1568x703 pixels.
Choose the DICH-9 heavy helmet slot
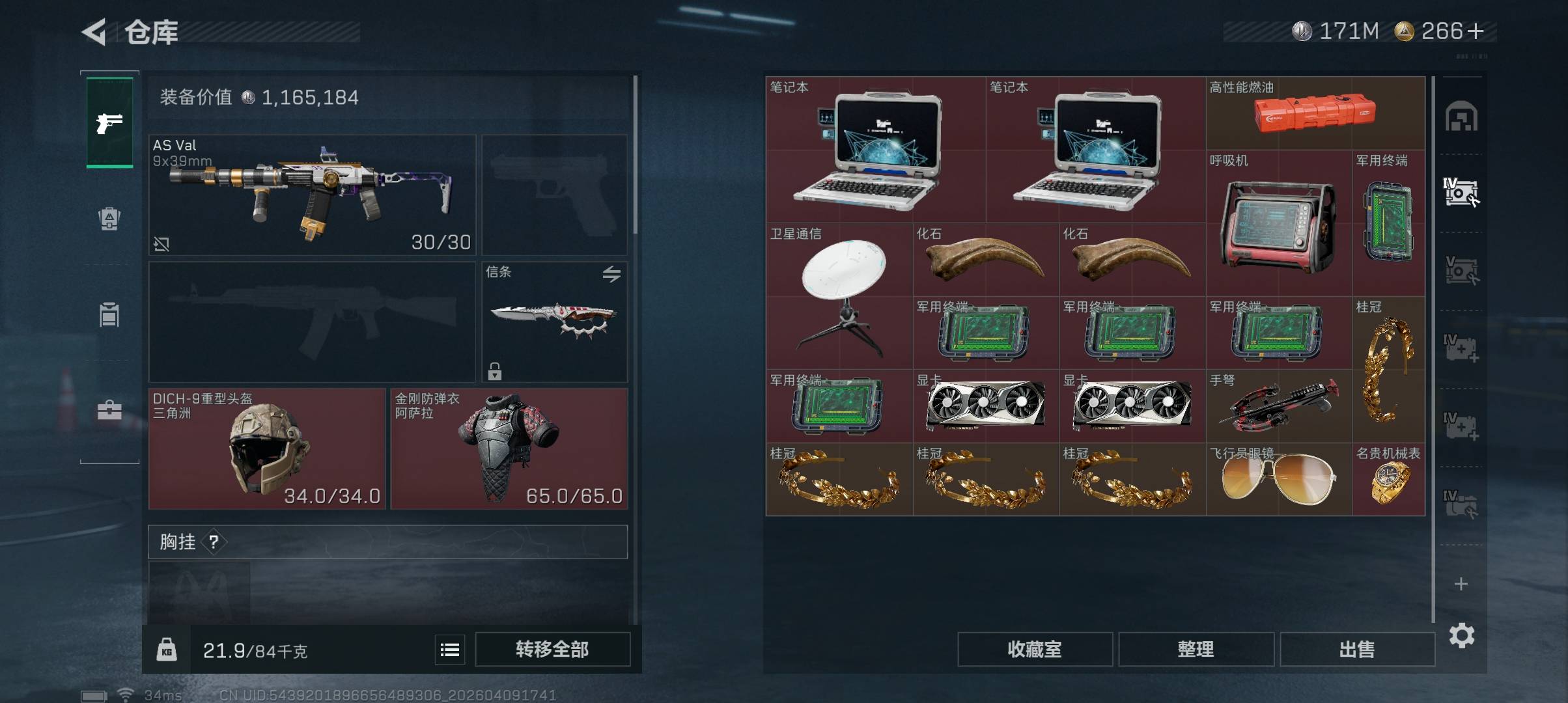click(267, 448)
